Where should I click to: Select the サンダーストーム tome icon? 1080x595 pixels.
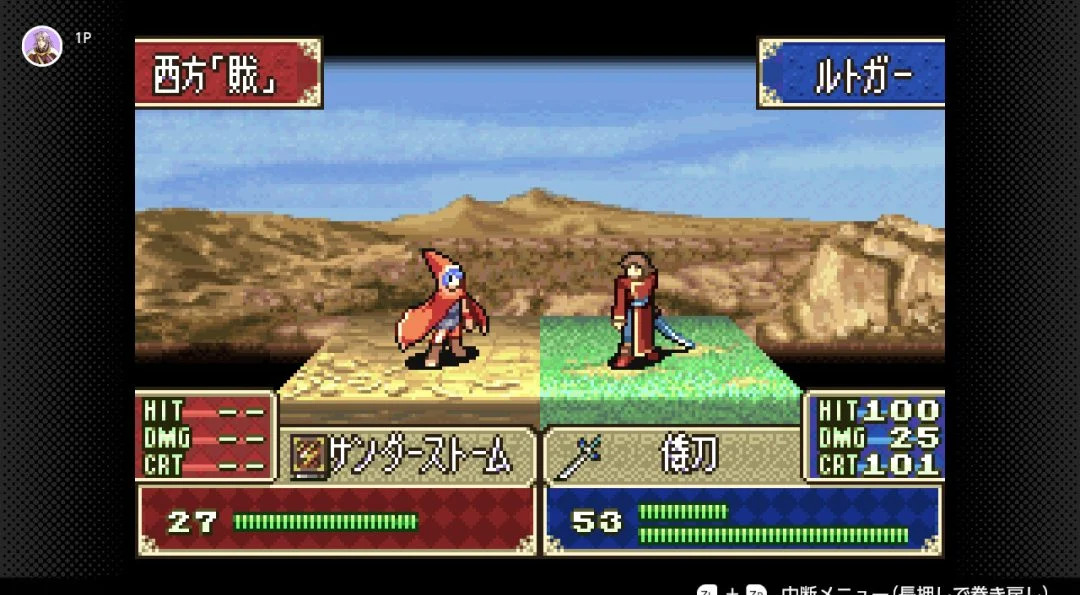click(x=305, y=458)
